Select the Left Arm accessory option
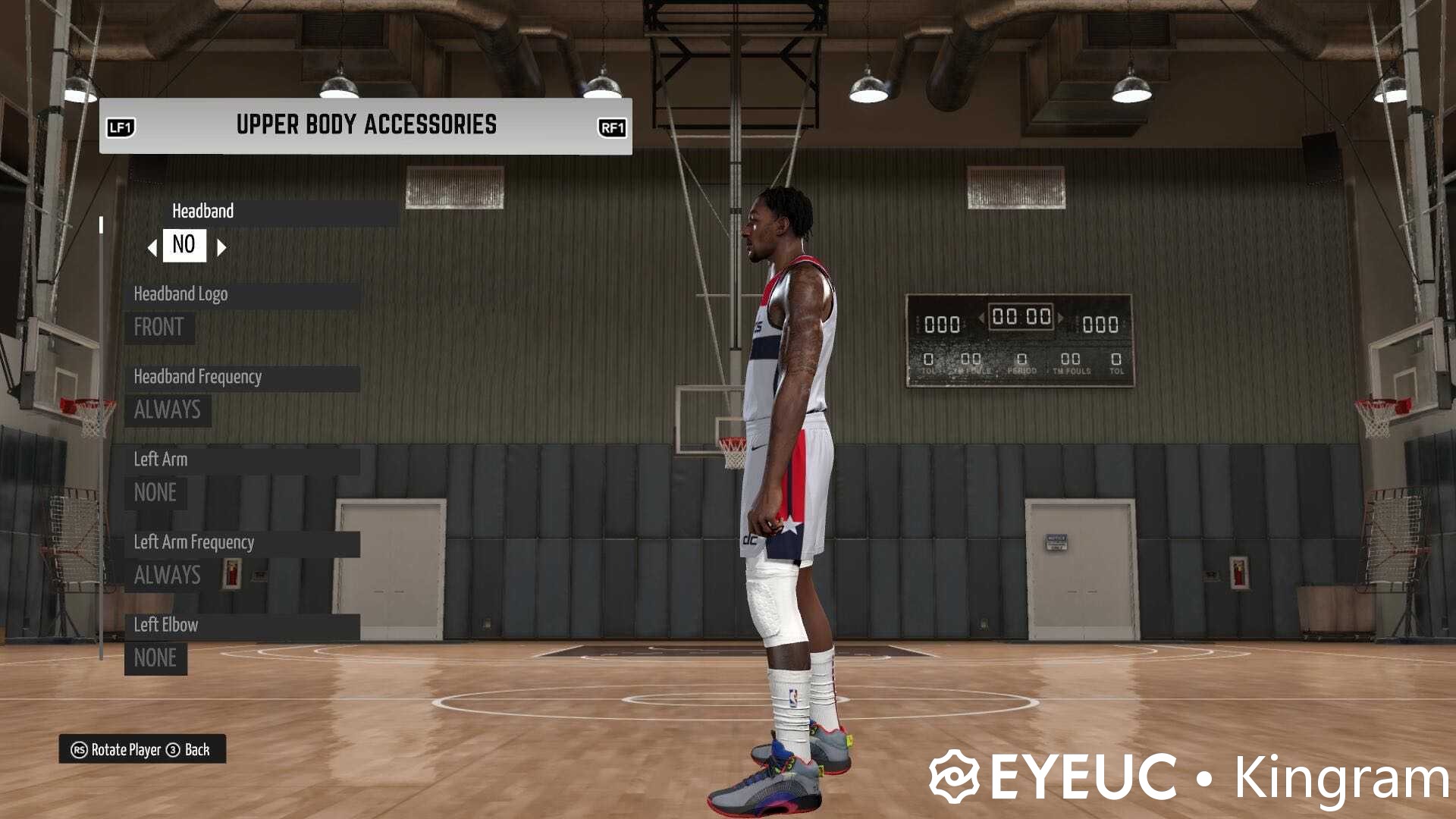1456x819 pixels. click(x=241, y=460)
